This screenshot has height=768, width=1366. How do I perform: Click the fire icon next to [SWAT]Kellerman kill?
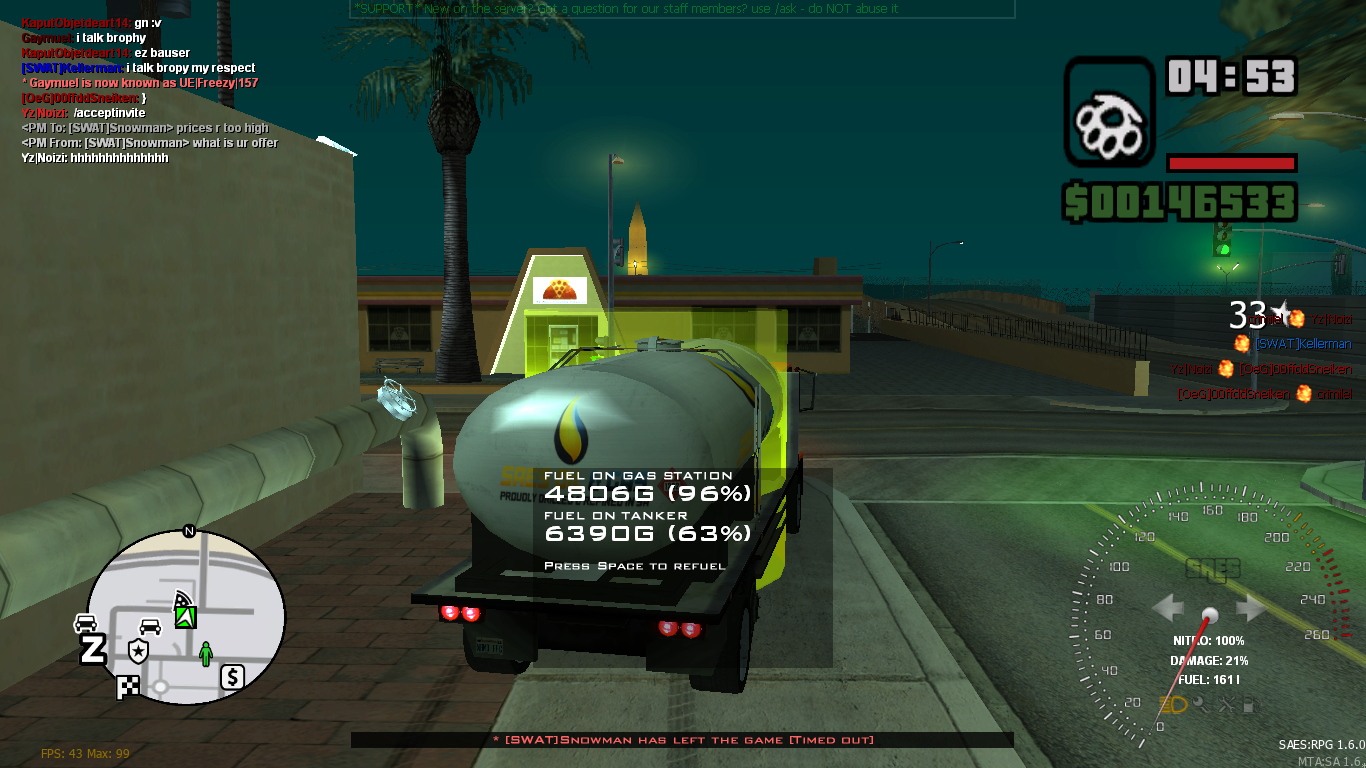1242,343
